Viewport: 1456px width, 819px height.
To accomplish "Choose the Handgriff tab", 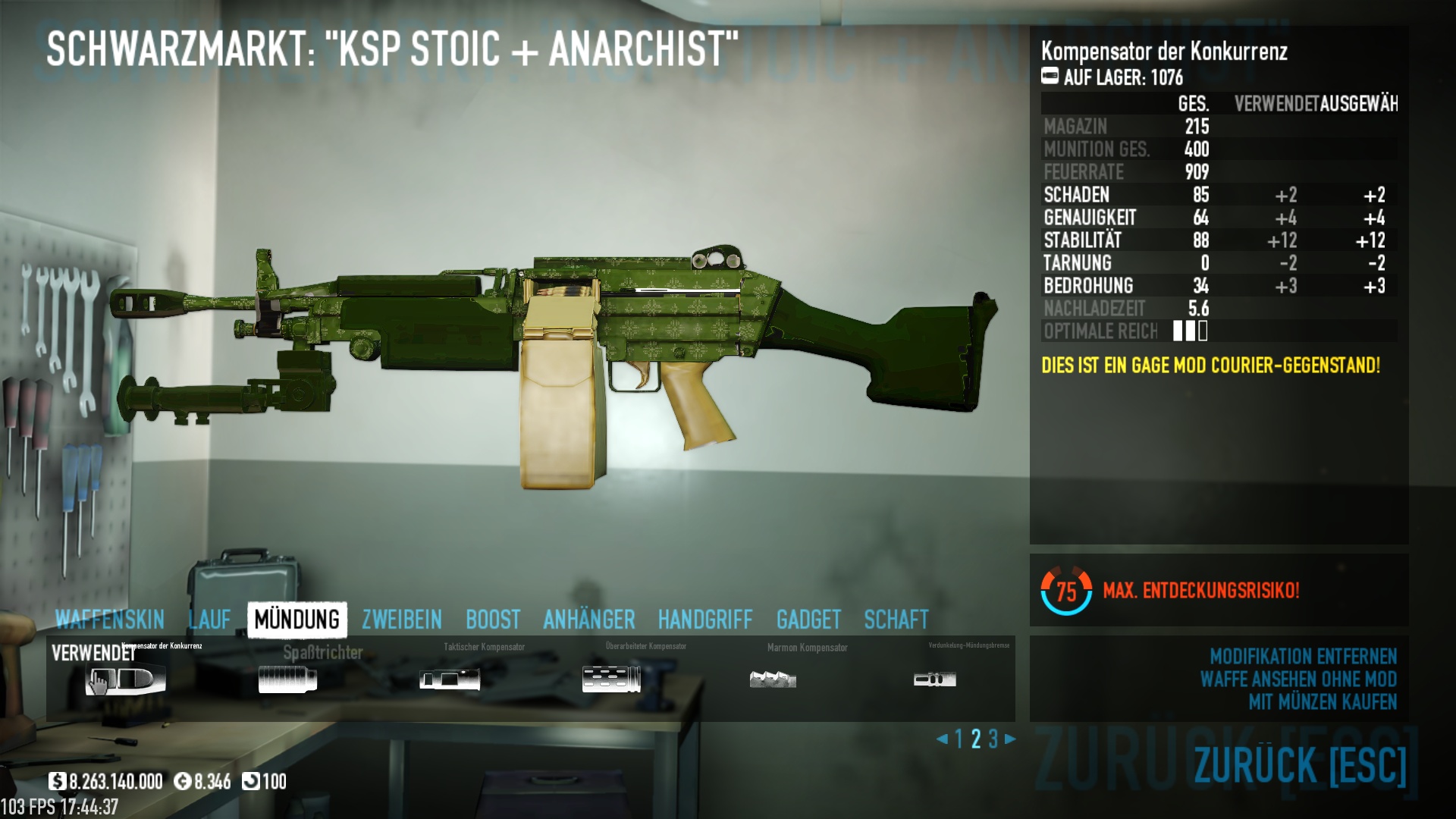I will click(x=705, y=620).
